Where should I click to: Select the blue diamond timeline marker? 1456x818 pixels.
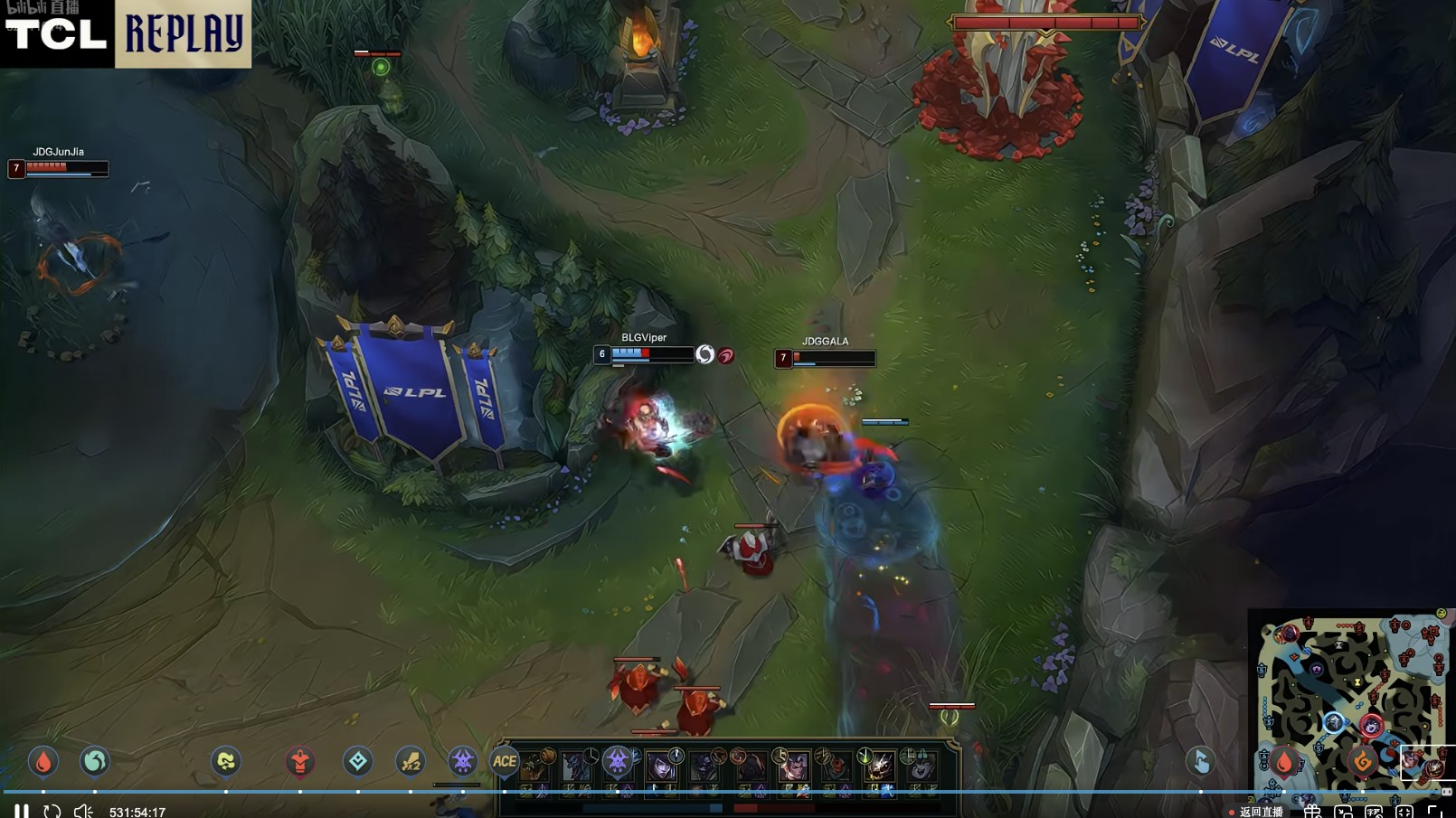[358, 762]
